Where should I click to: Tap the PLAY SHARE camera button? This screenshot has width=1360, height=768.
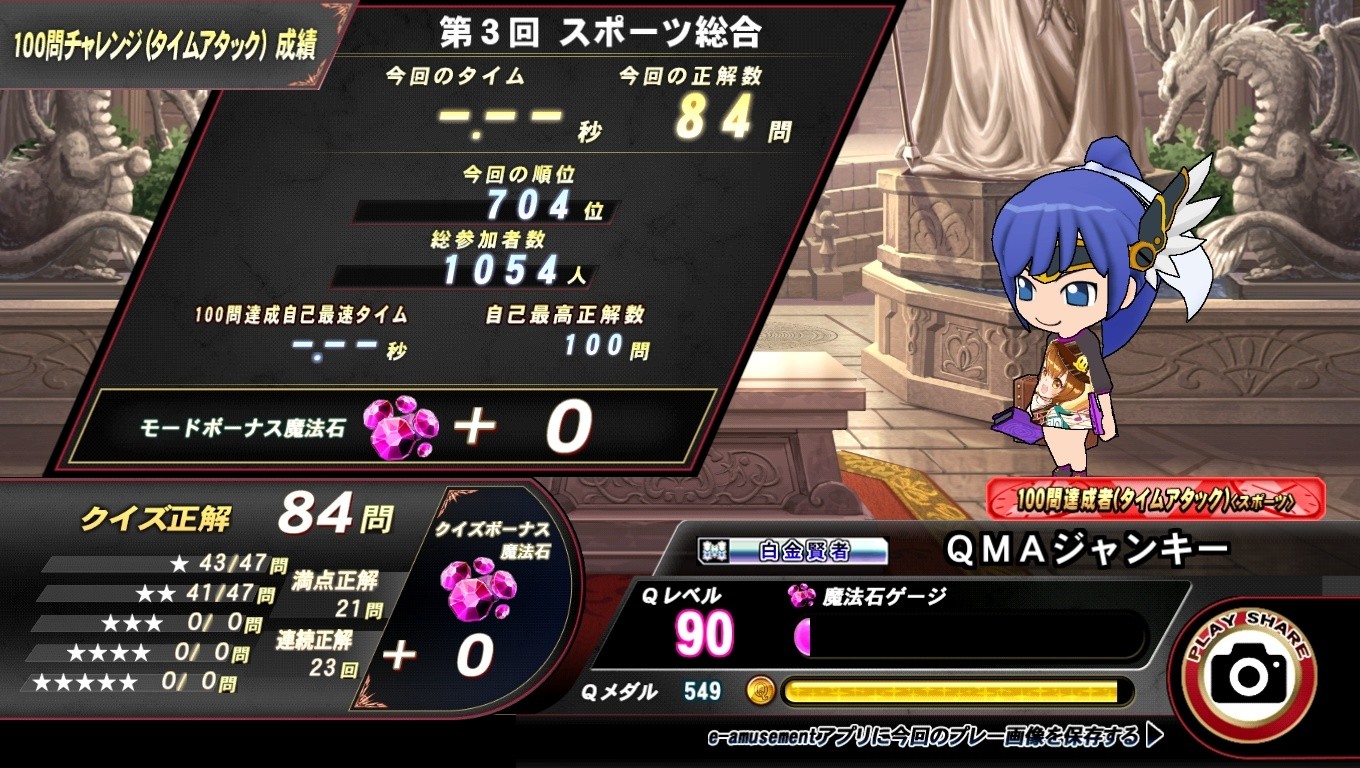(1249, 674)
